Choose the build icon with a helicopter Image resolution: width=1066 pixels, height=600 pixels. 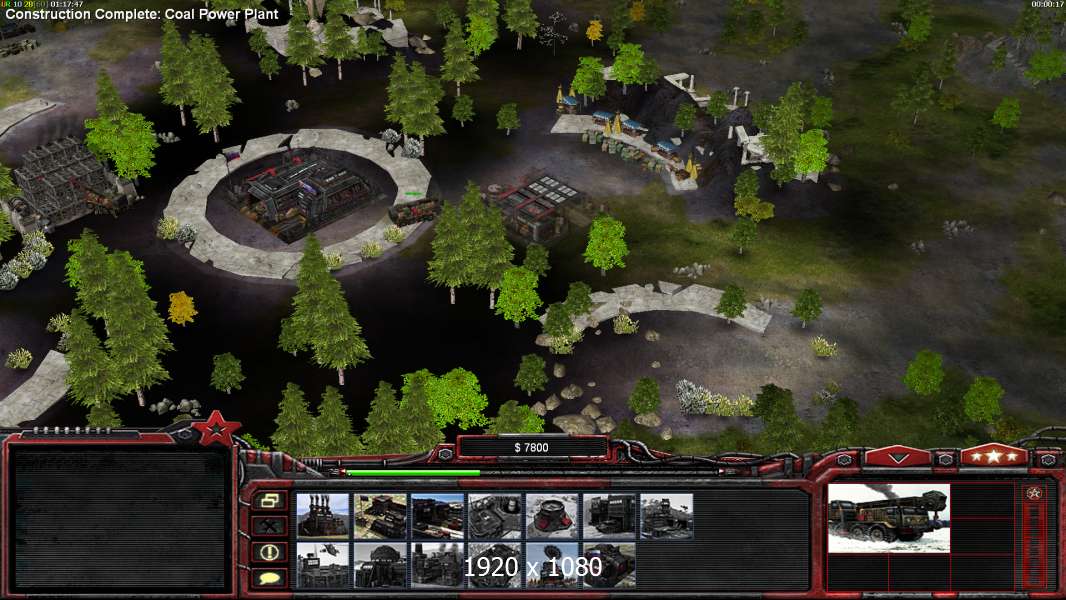pyautogui.click(x=323, y=566)
